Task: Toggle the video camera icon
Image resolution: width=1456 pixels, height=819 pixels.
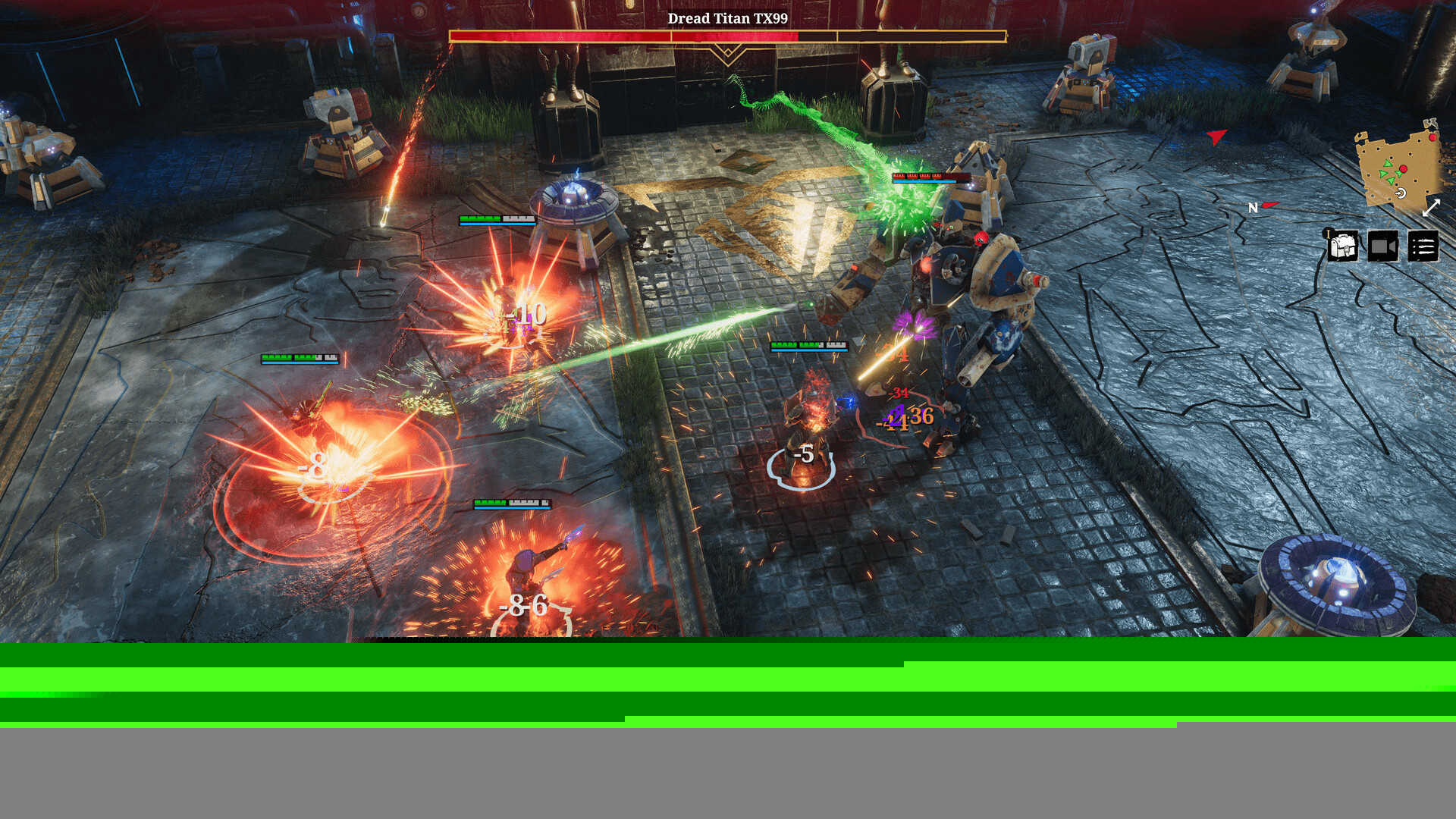Action: pyautogui.click(x=1382, y=246)
